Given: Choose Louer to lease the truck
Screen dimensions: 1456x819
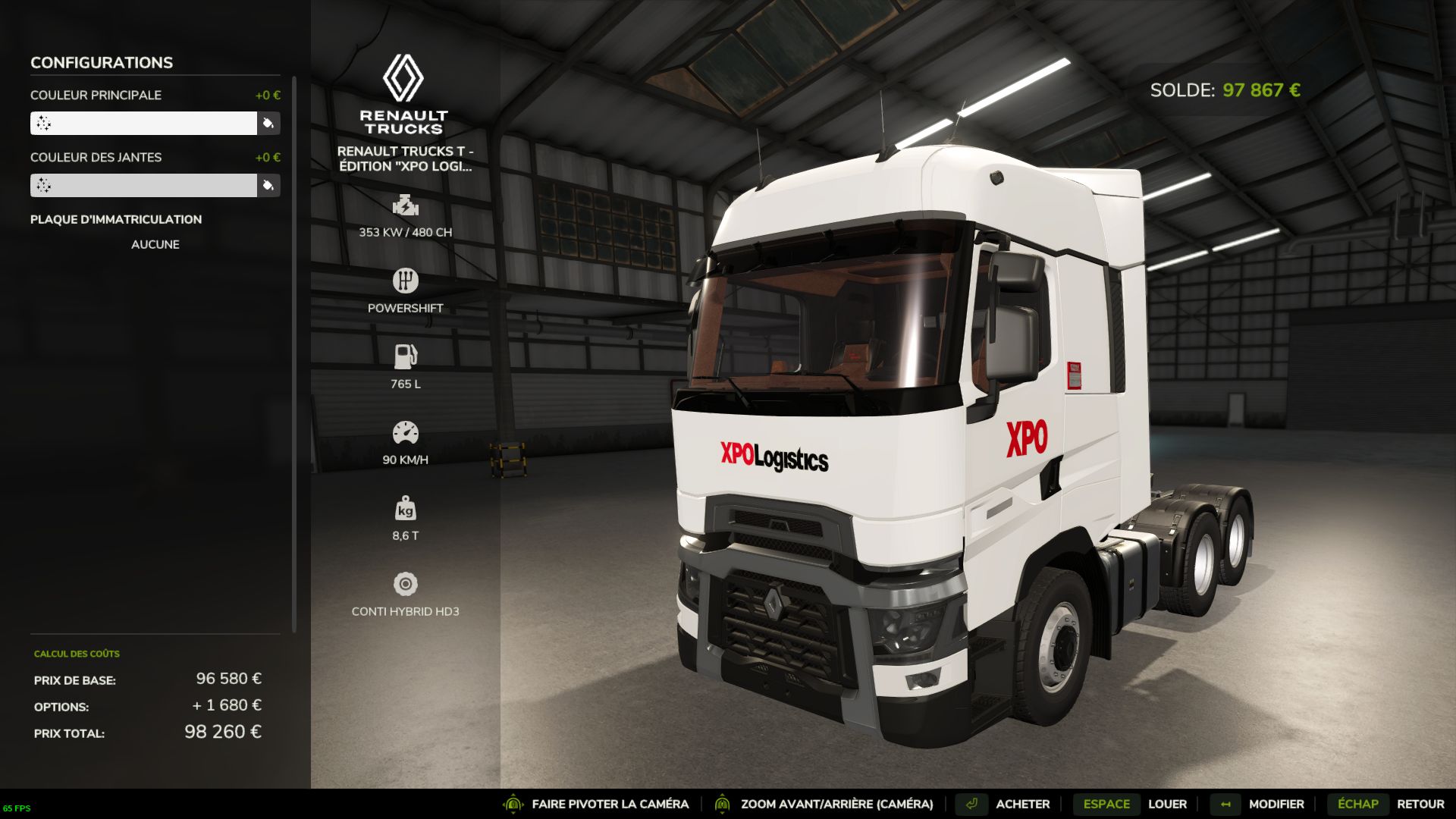Looking at the screenshot, I should (x=1167, y=804).
